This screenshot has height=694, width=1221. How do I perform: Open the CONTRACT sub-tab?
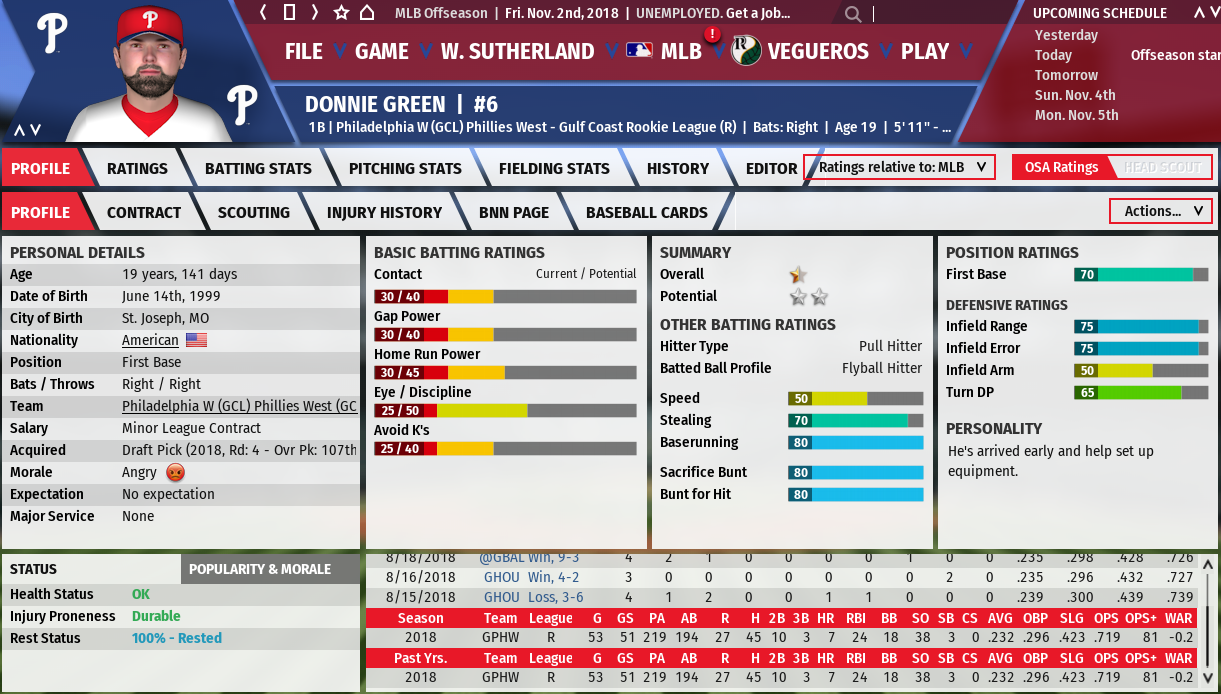pyautogui.click(x=144, y=213)
